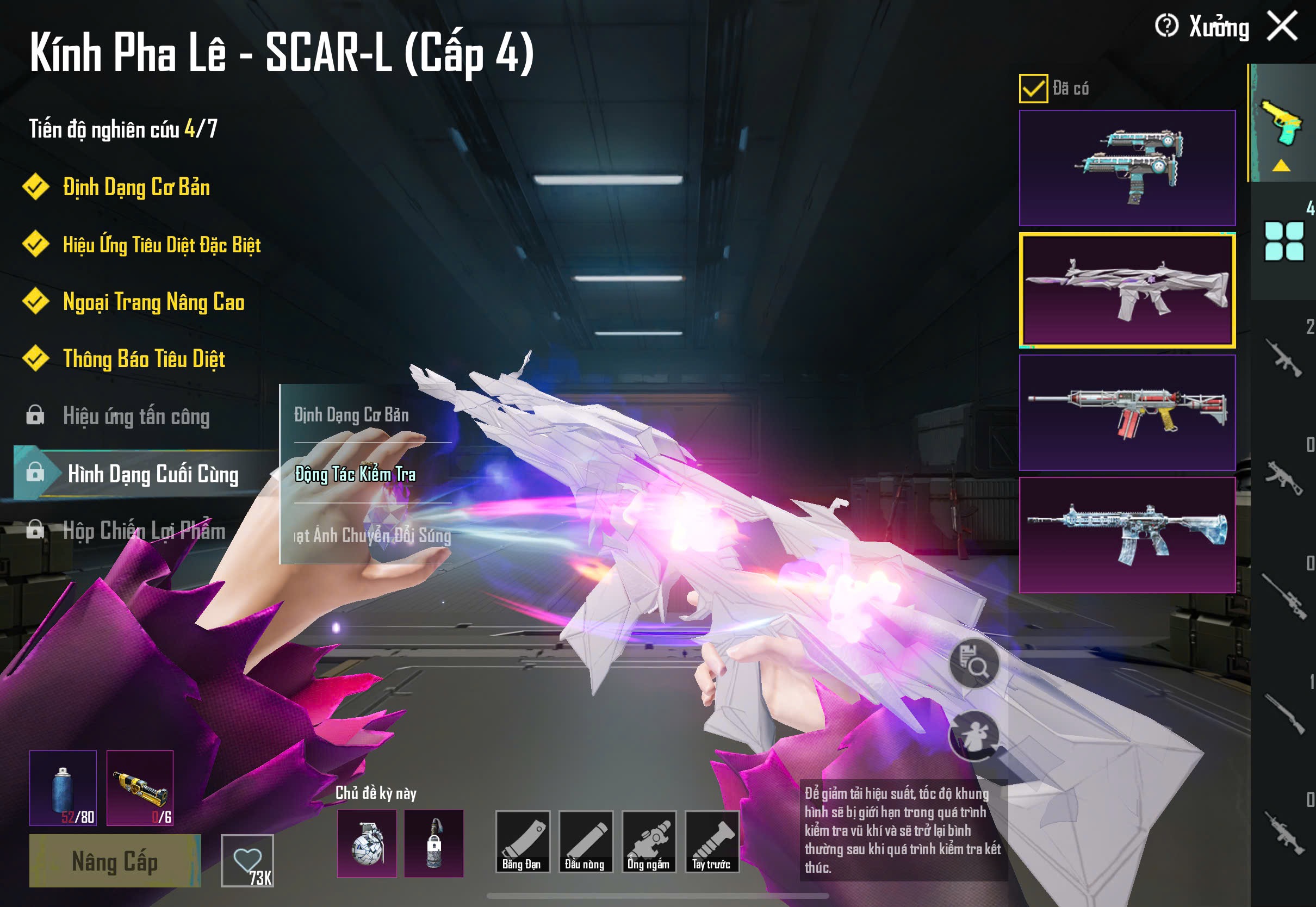Viewport: 1316px width, 907px height.
Task: Select Định Dạng Cơ Bản research stage
Action: 136,188
